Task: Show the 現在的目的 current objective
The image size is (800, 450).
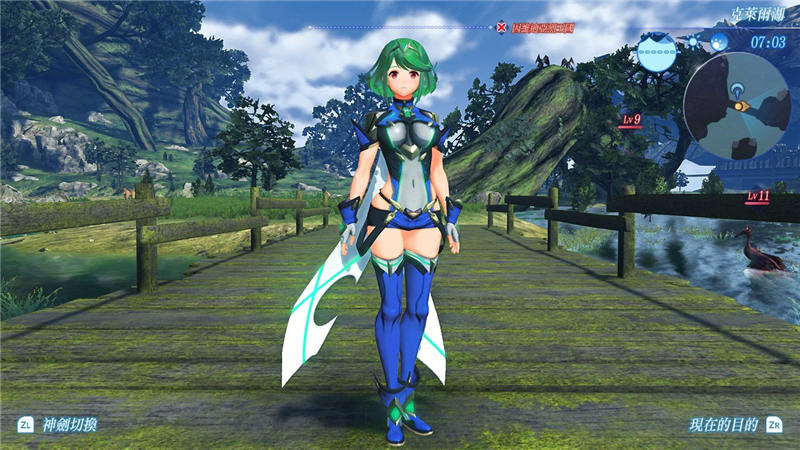Action: pos(723,424)
